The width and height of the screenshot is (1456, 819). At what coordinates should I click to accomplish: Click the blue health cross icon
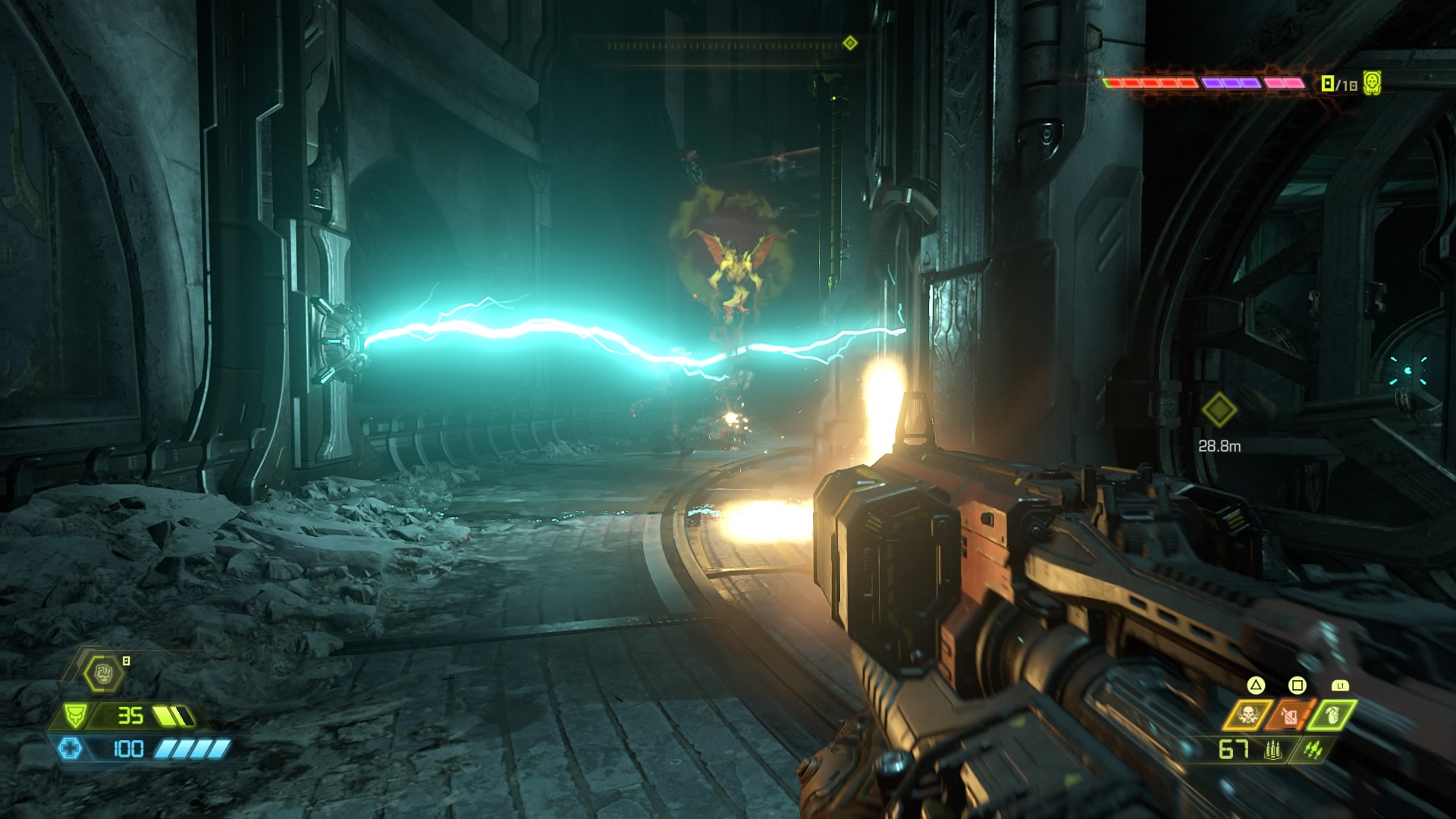(70, 749)
